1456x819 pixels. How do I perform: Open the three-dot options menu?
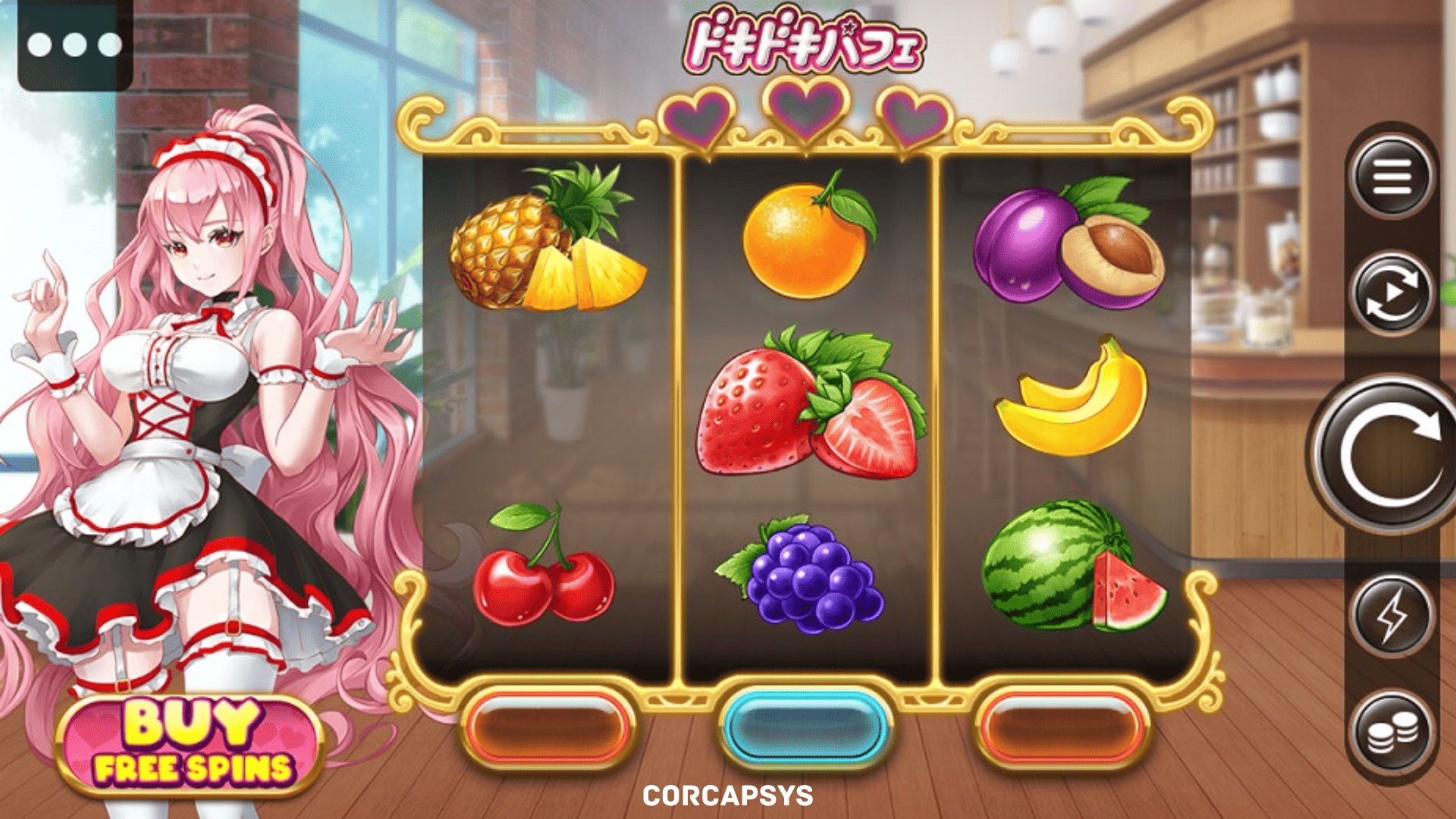(x=74, y=45)
